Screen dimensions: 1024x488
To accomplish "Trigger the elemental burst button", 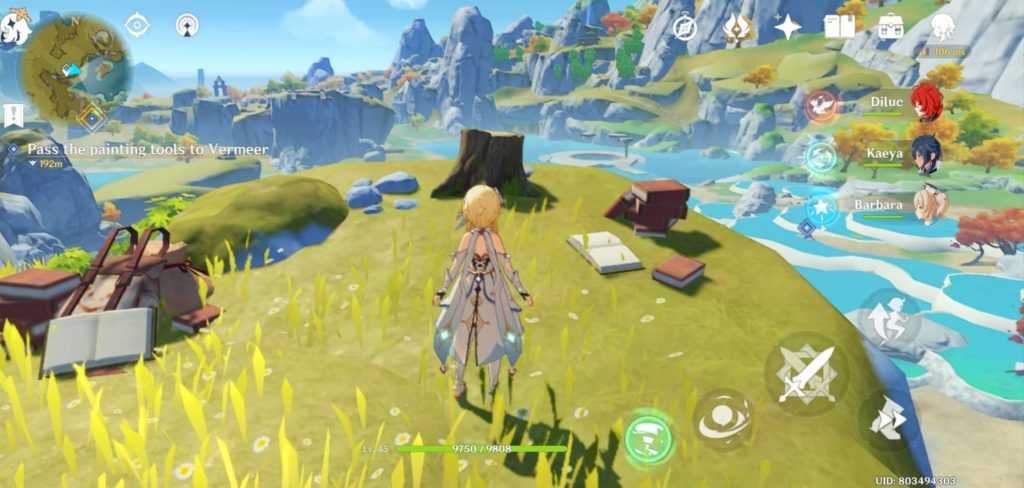I will [x=722, y=420].
